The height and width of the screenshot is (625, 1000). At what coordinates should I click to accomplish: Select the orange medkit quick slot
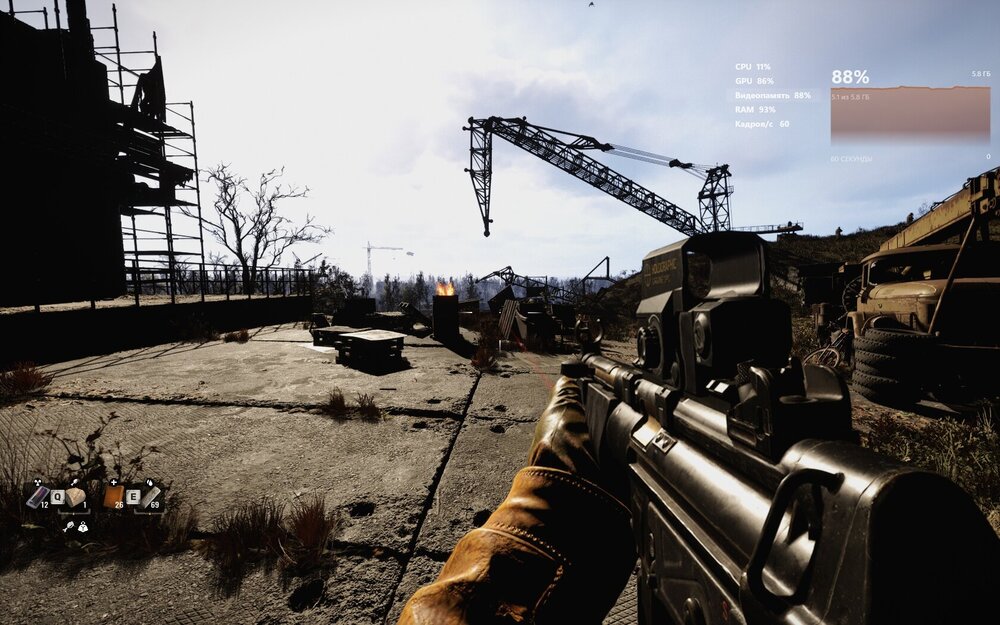114,496
